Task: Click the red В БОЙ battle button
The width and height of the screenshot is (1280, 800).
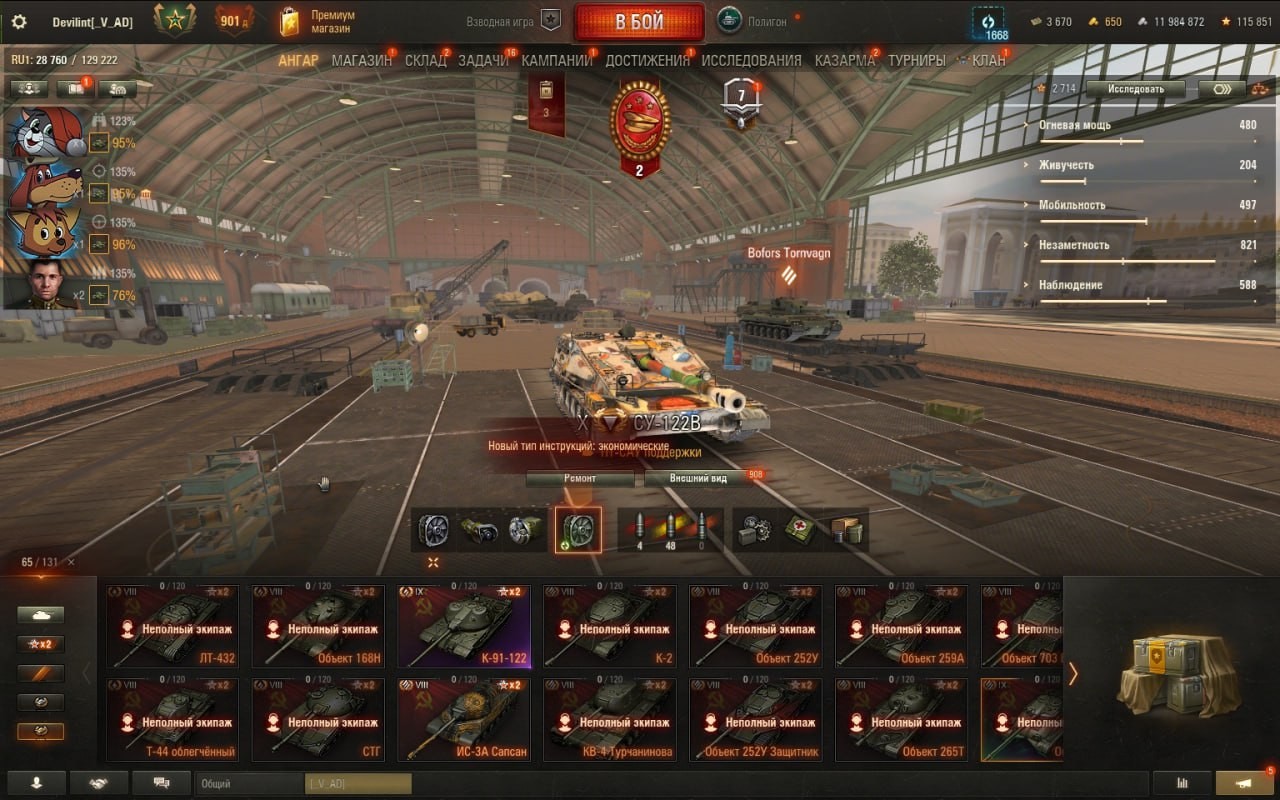Action: point(639,22)
